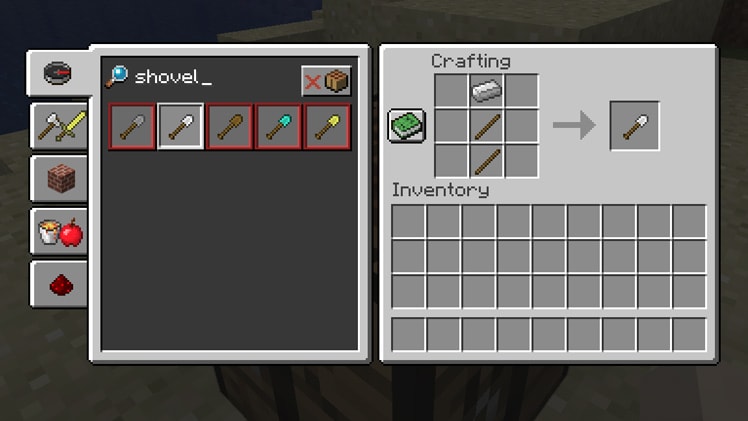The width and height of the screenshot is (748, 421).
Task: Click the iron ingot in the crafting grid
Action: 487,91
